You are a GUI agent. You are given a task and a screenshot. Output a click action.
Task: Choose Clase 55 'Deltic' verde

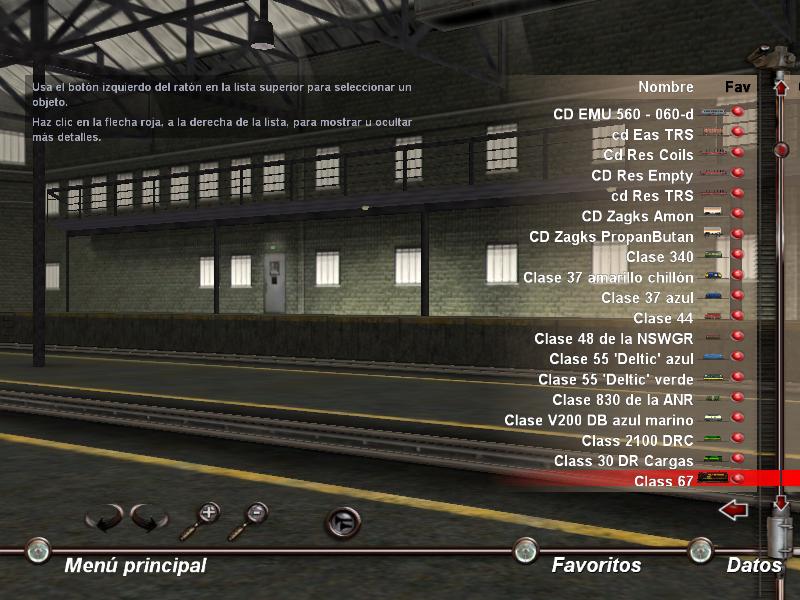tap(615, 379)
